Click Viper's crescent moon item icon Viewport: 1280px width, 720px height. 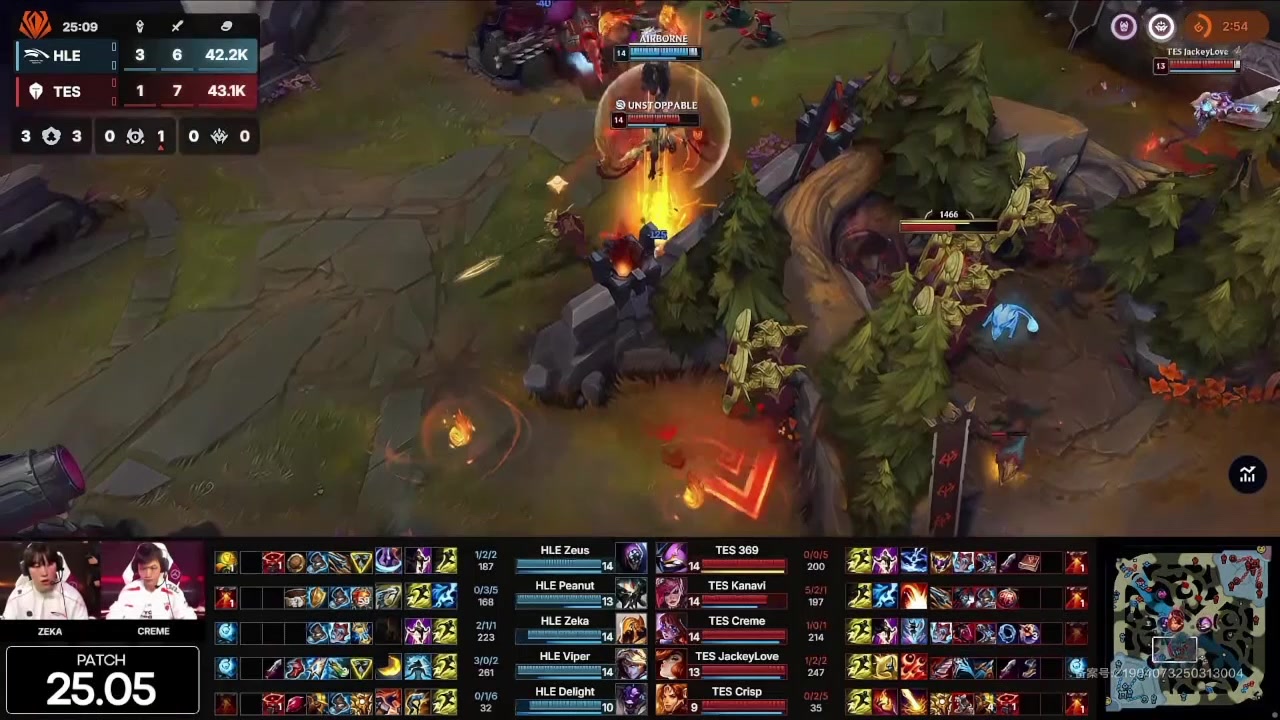tap(389, 667)
